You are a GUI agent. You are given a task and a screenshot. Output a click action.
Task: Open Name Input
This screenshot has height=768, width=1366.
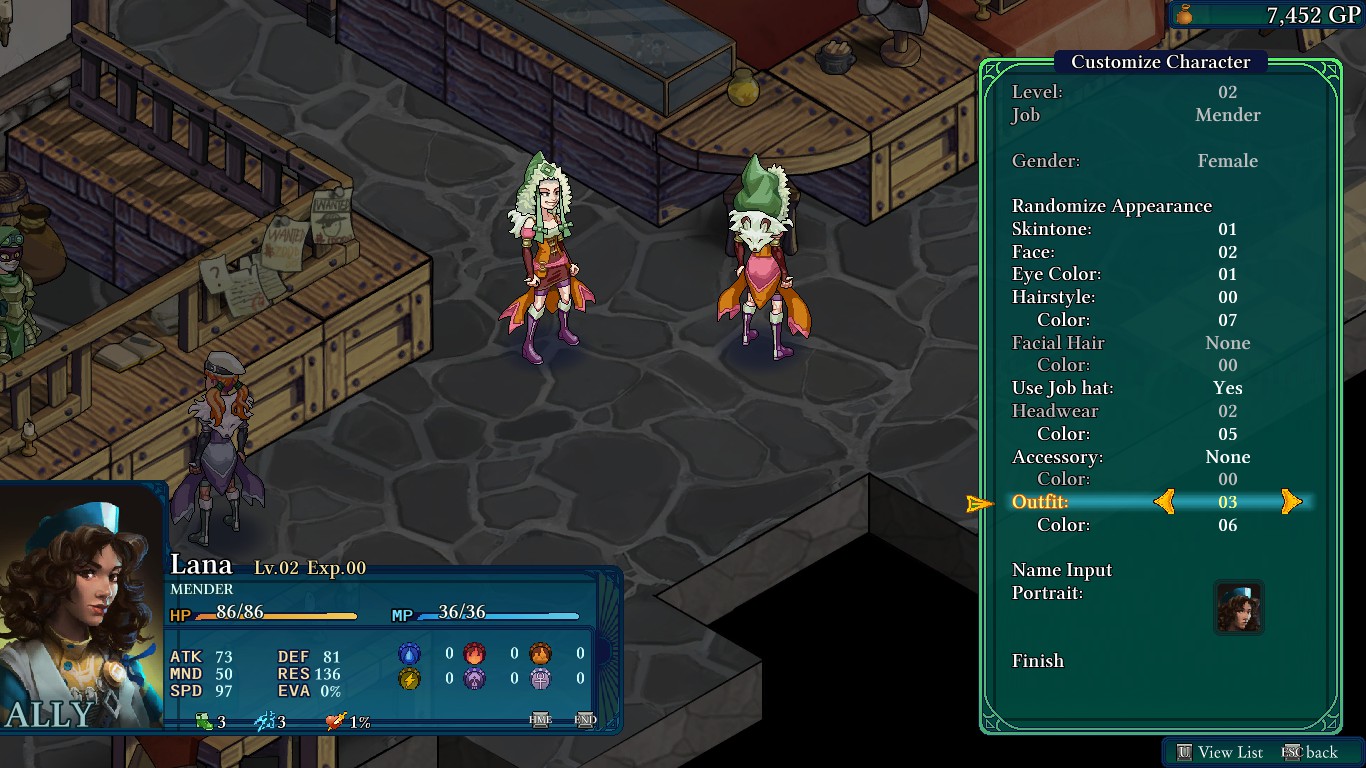(1062, 570)
